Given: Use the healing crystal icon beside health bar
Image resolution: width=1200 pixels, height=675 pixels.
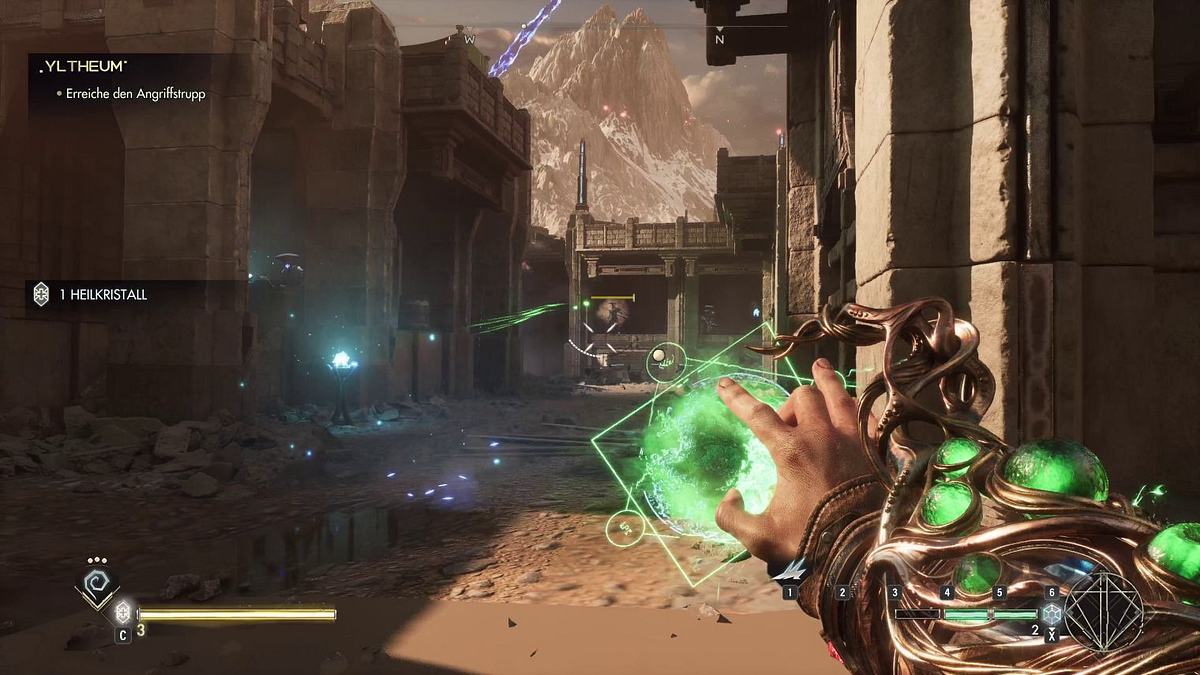Looking at the screenshot, I should (x=123, y=612).
